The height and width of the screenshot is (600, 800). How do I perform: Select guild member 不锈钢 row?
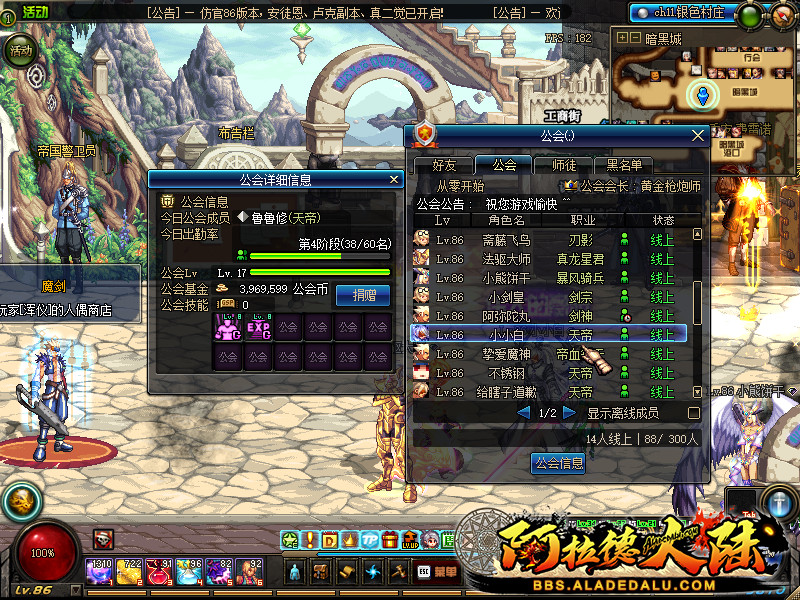click(548, 373)
